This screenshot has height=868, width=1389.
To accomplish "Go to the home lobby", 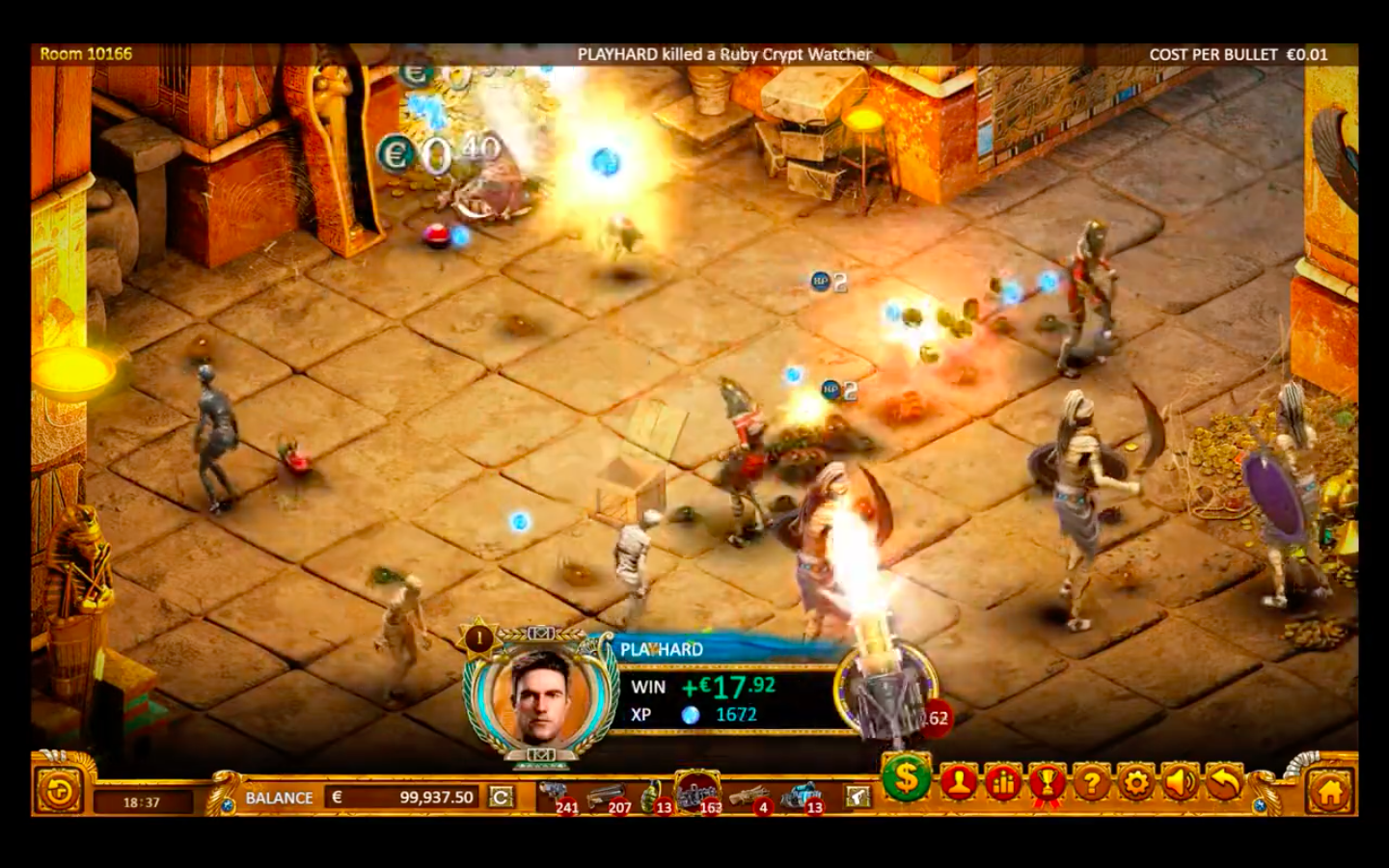I will point(1329,793).
